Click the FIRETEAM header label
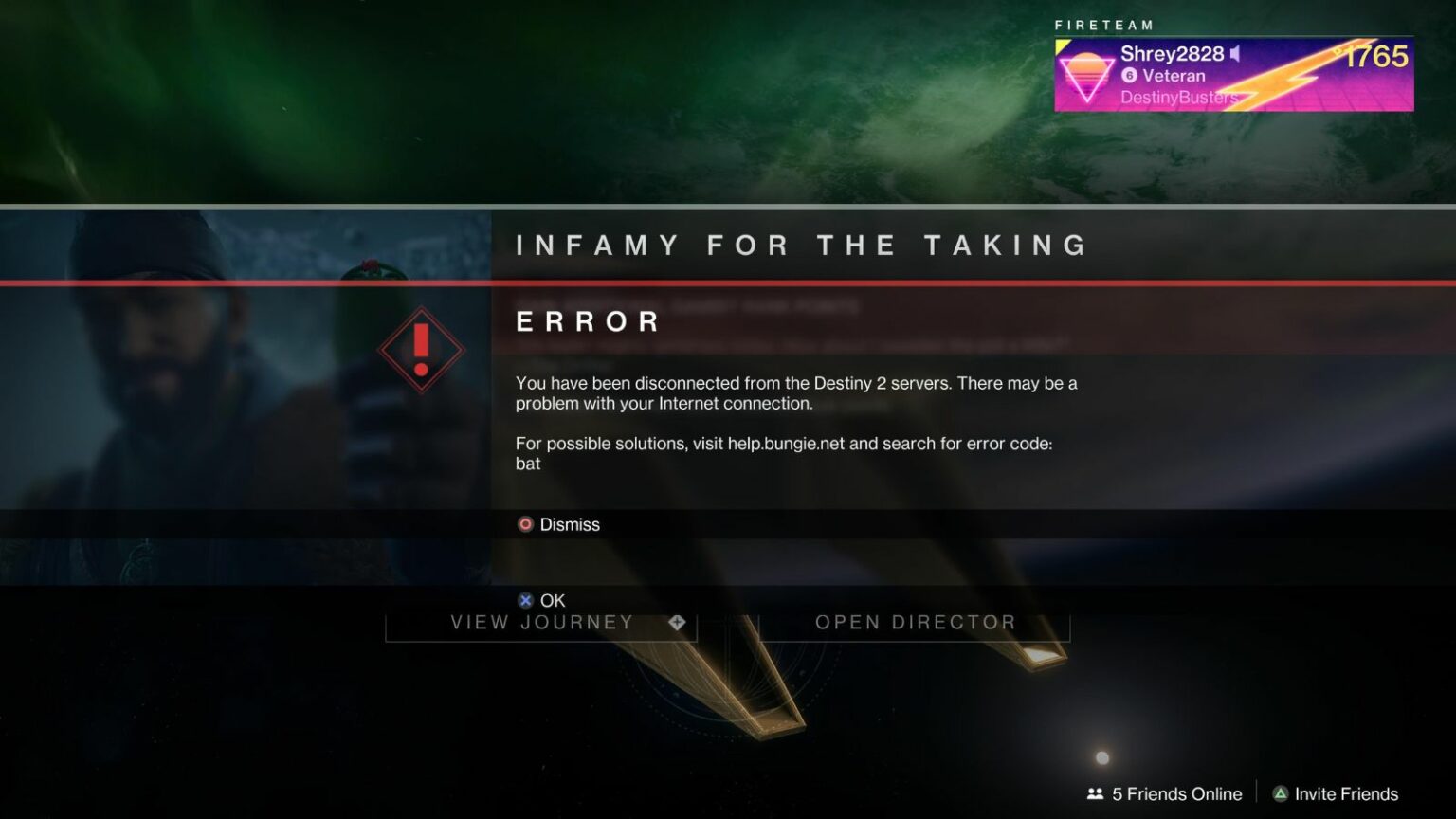Image resolution: width=1456 pixels, height=819 pixels. [1104, 25]
